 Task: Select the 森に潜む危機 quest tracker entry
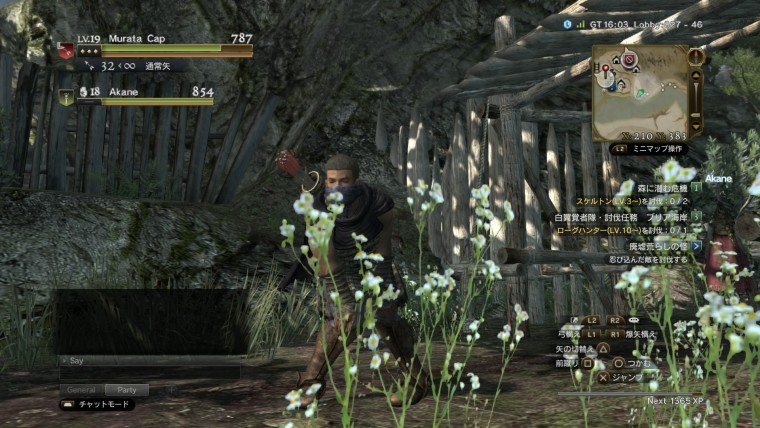tap(659, 187)
